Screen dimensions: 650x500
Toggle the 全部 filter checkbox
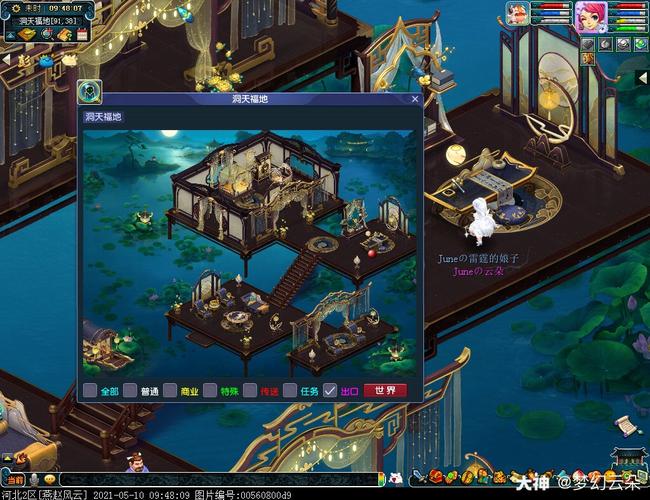[90, 391]
